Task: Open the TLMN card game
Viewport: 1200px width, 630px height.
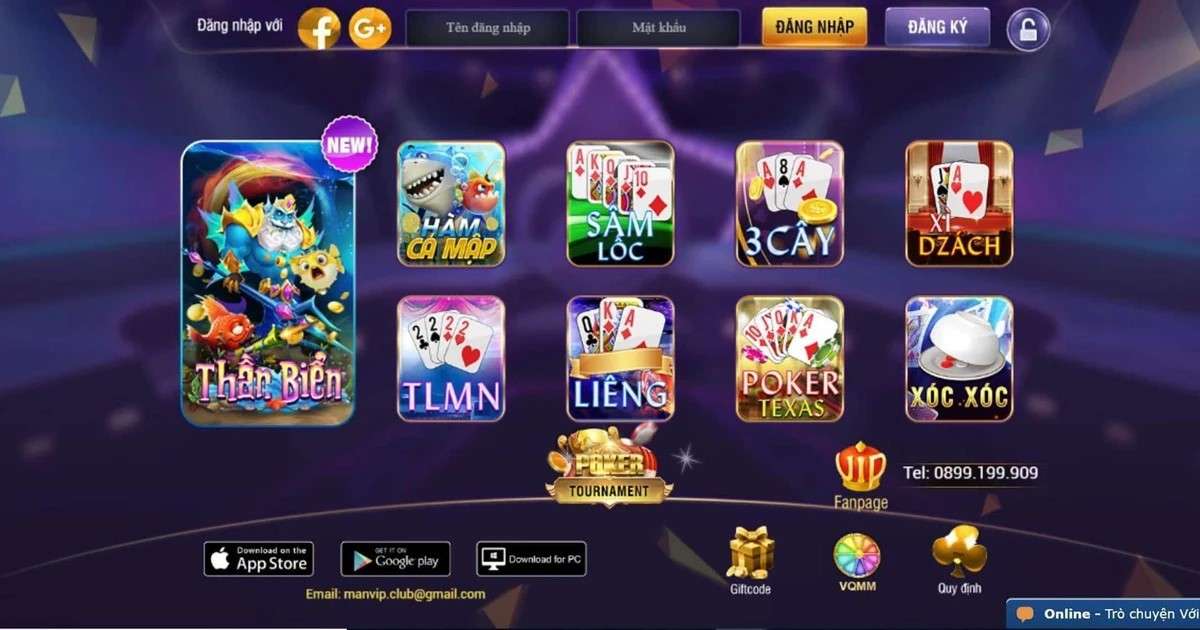Action: [x=451, y=358]
